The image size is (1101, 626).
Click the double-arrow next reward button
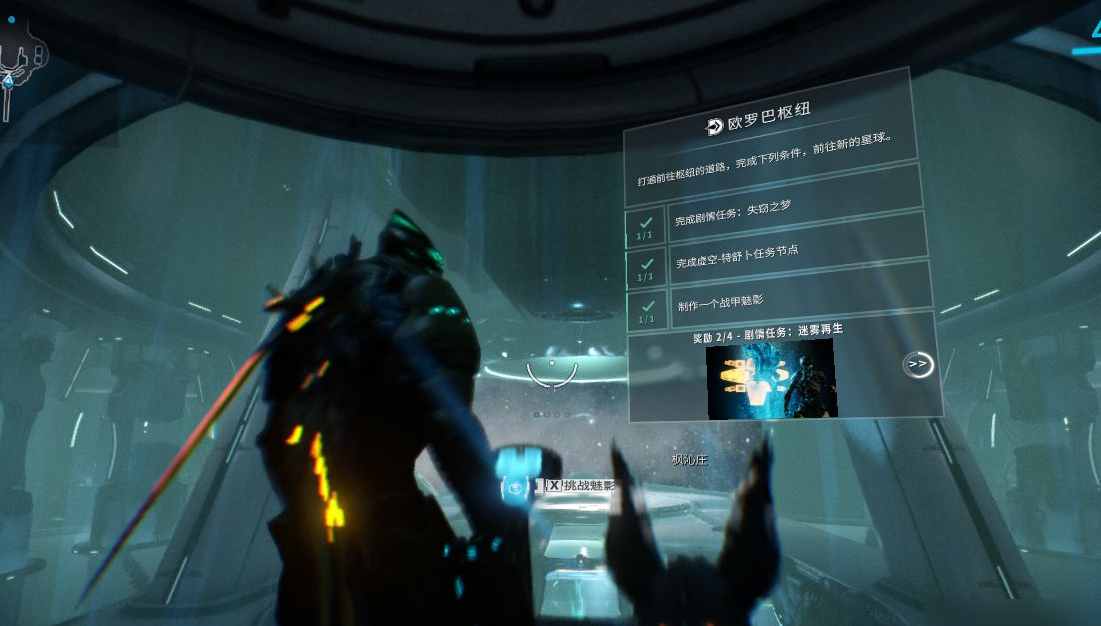tap(917, 365)
